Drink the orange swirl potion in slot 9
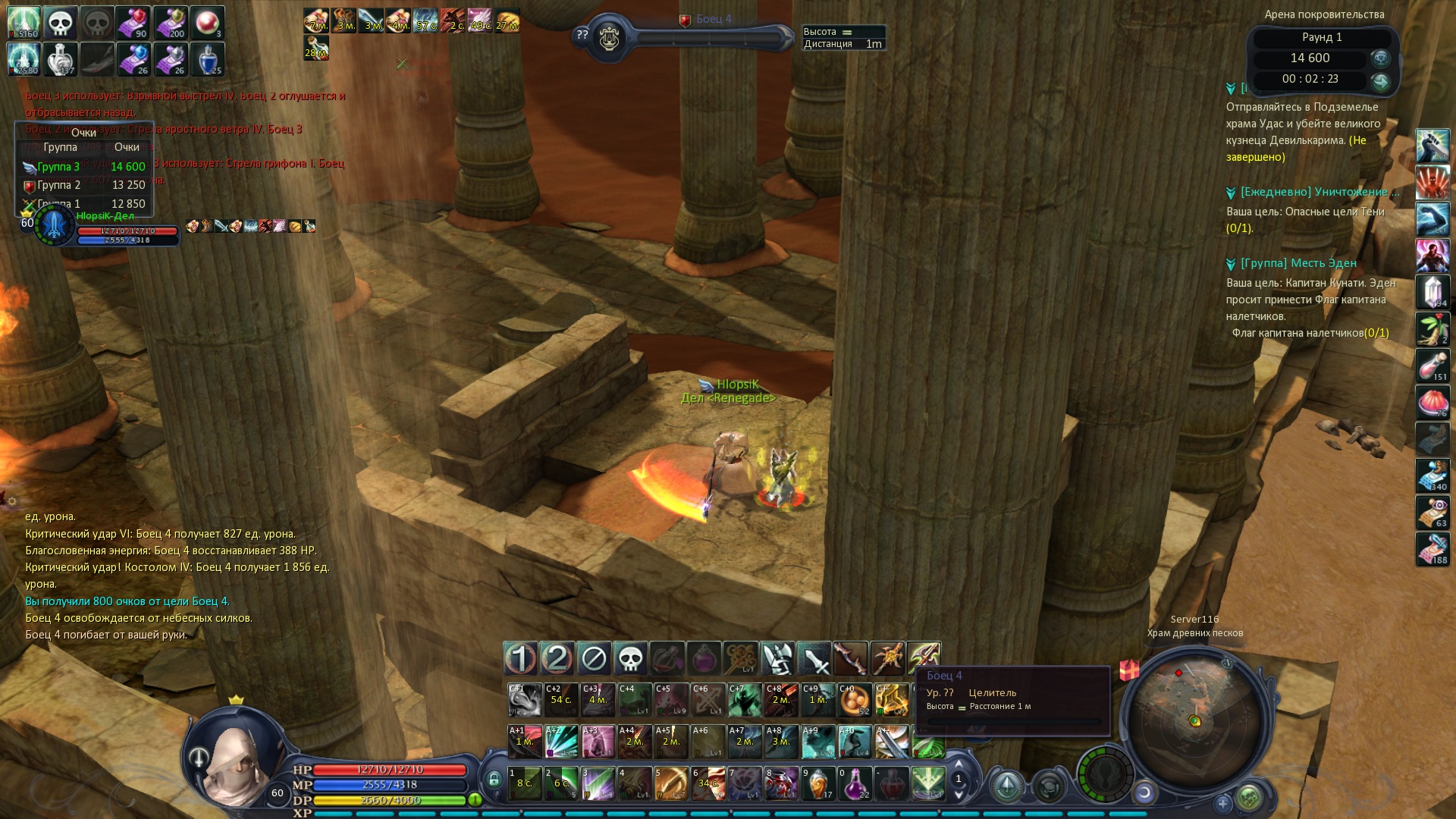 (x=818, y=783)
